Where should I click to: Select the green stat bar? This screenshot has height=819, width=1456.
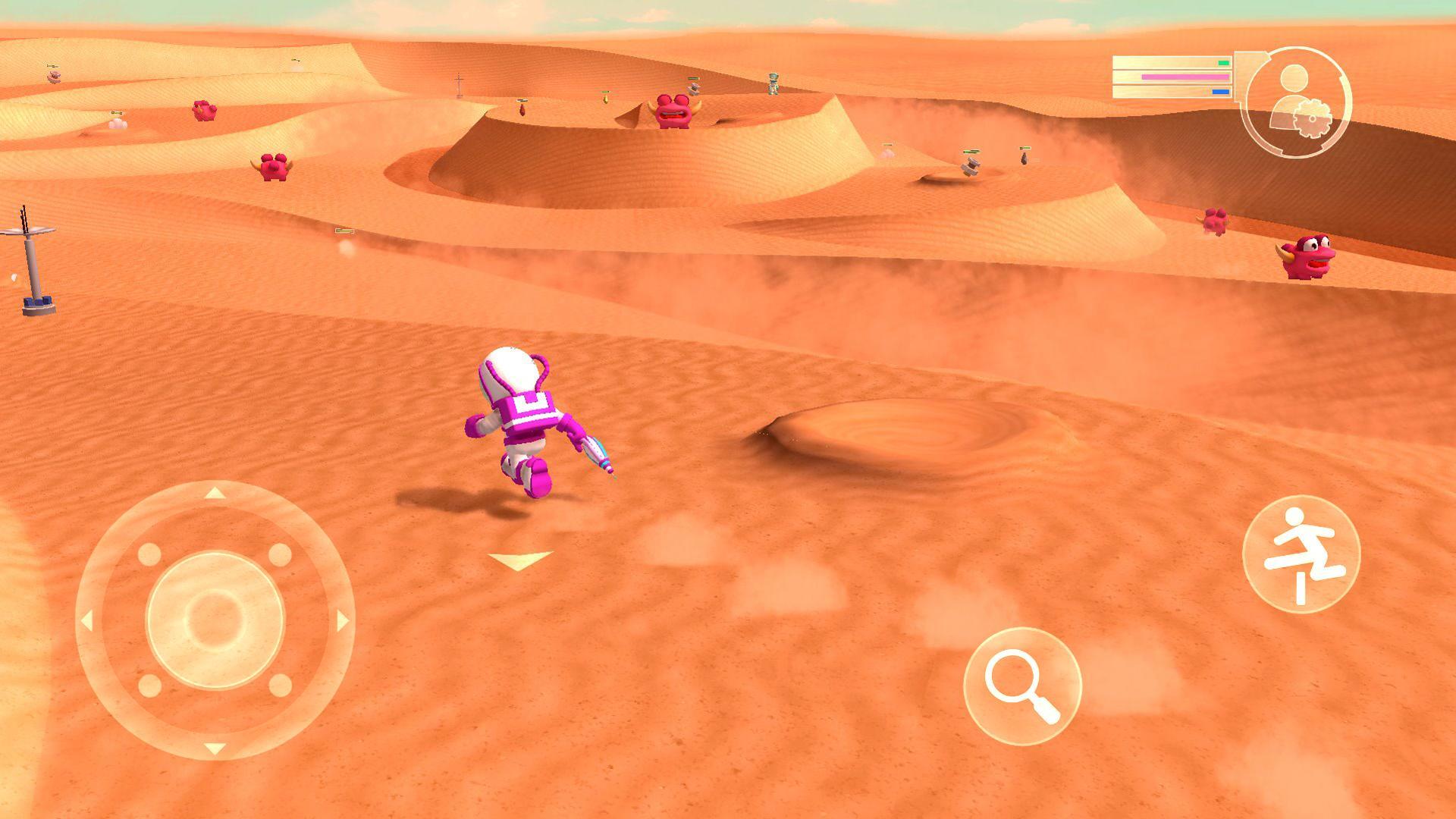click(x=1225, y=64)
